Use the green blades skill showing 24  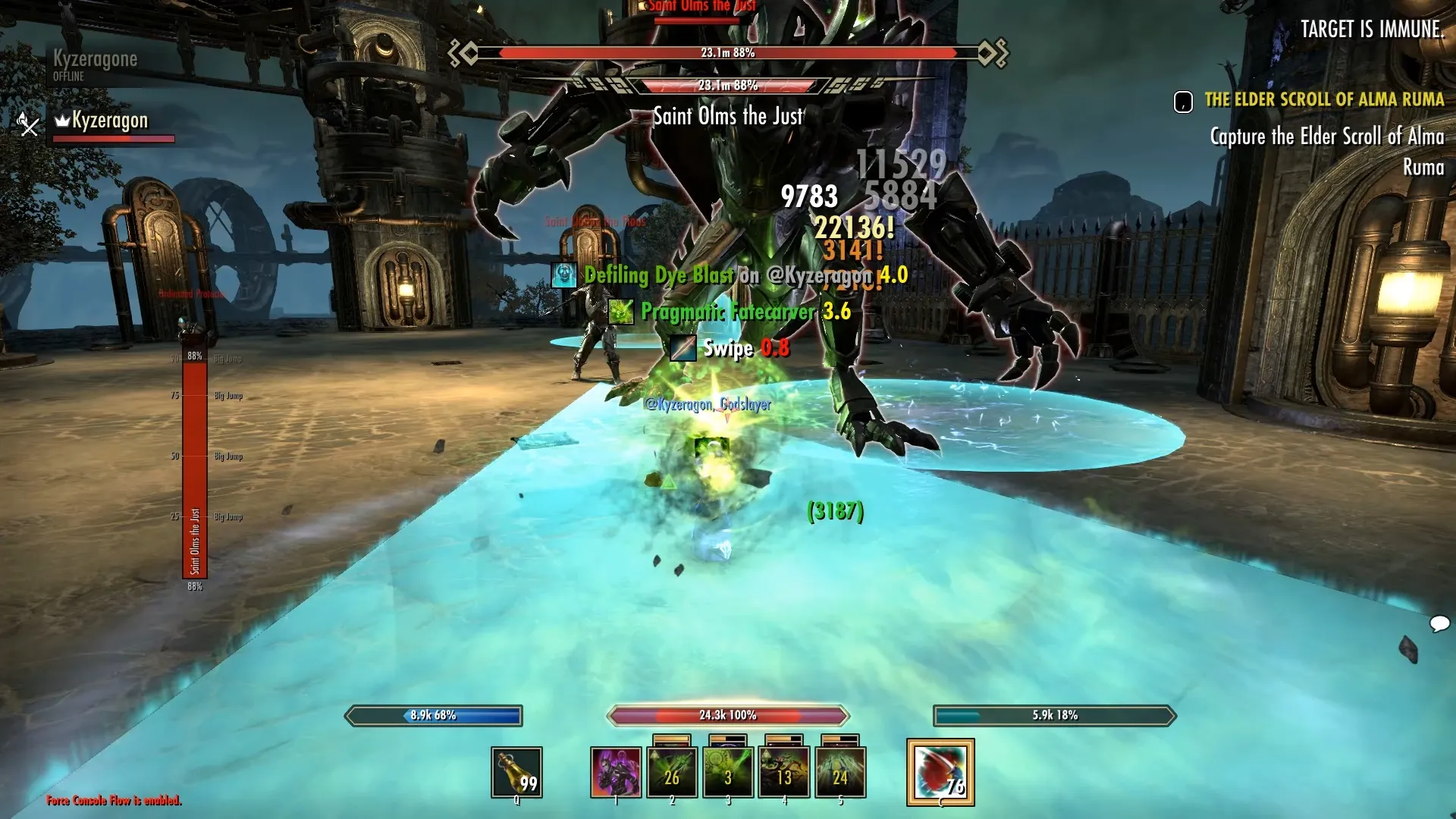pyautogui.click(x=840, y=772)
